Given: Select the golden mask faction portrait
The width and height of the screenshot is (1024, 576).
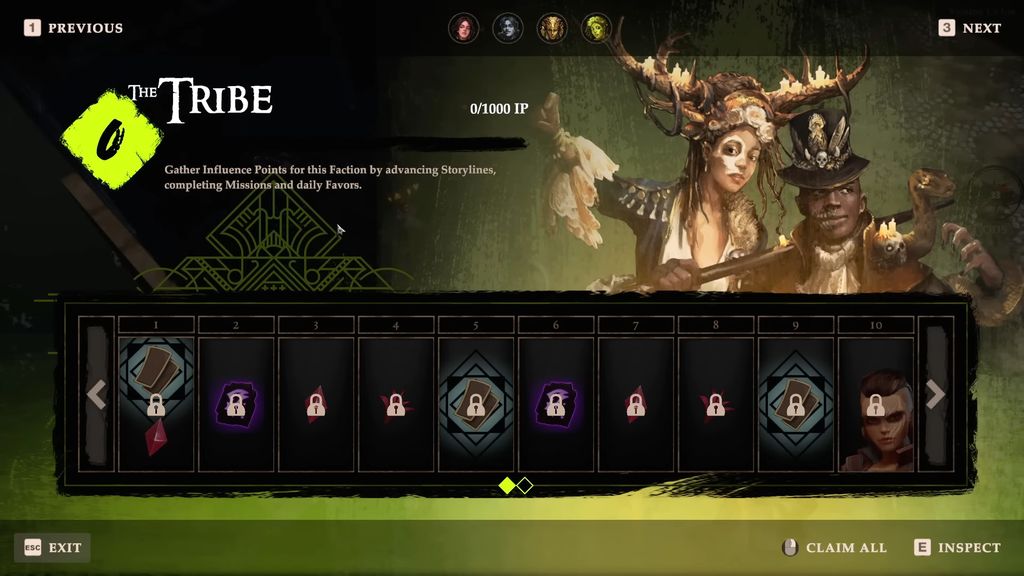Looking at the screenshot, I should point(552,28).
